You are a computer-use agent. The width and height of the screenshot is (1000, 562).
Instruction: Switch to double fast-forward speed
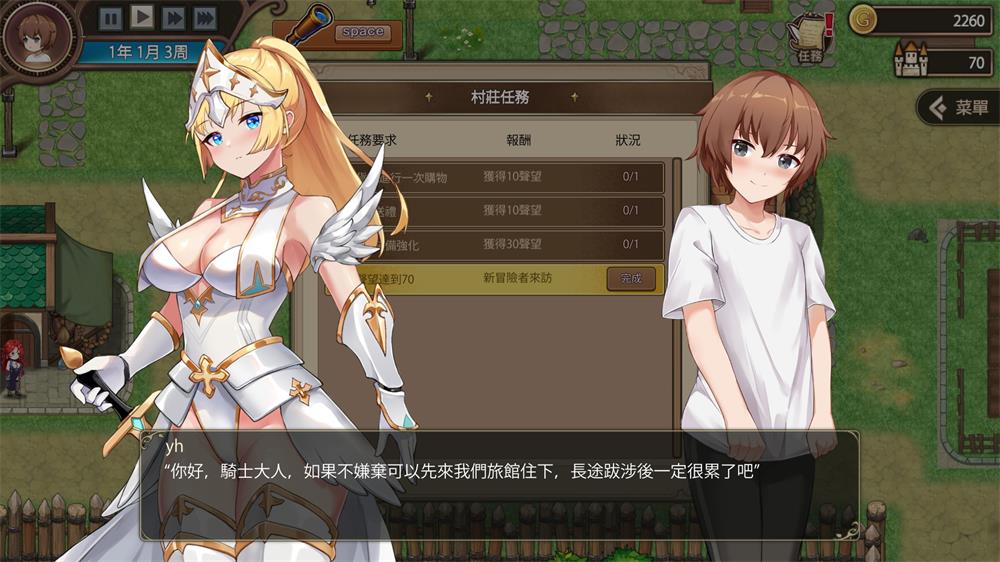173,17
